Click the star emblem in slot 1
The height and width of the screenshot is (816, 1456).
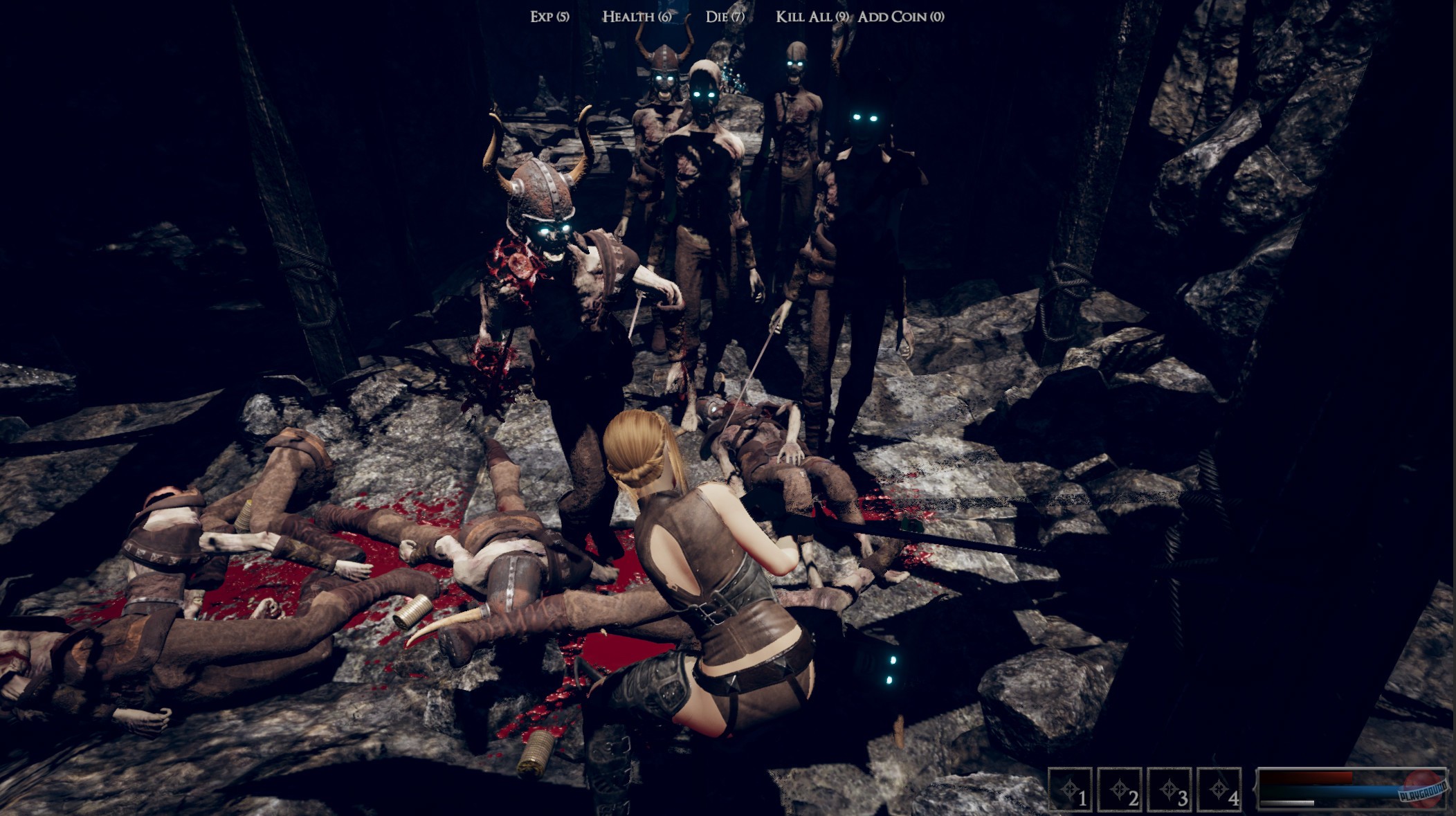click(x=1070, y=788)
